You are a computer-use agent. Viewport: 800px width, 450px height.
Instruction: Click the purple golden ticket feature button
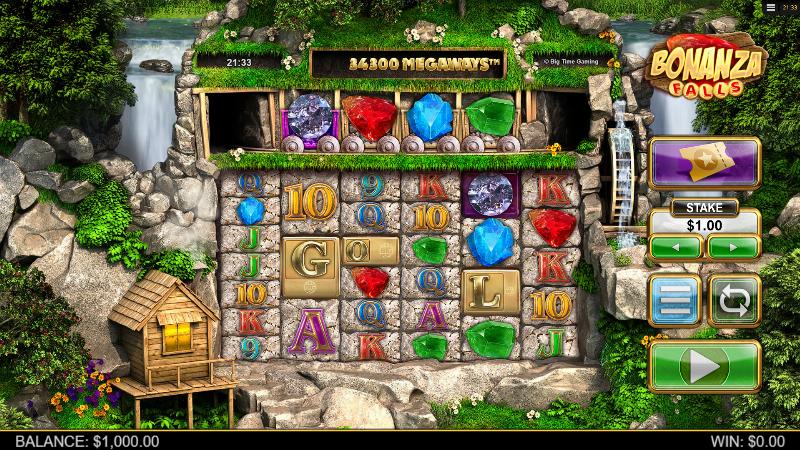click(705, 162)
